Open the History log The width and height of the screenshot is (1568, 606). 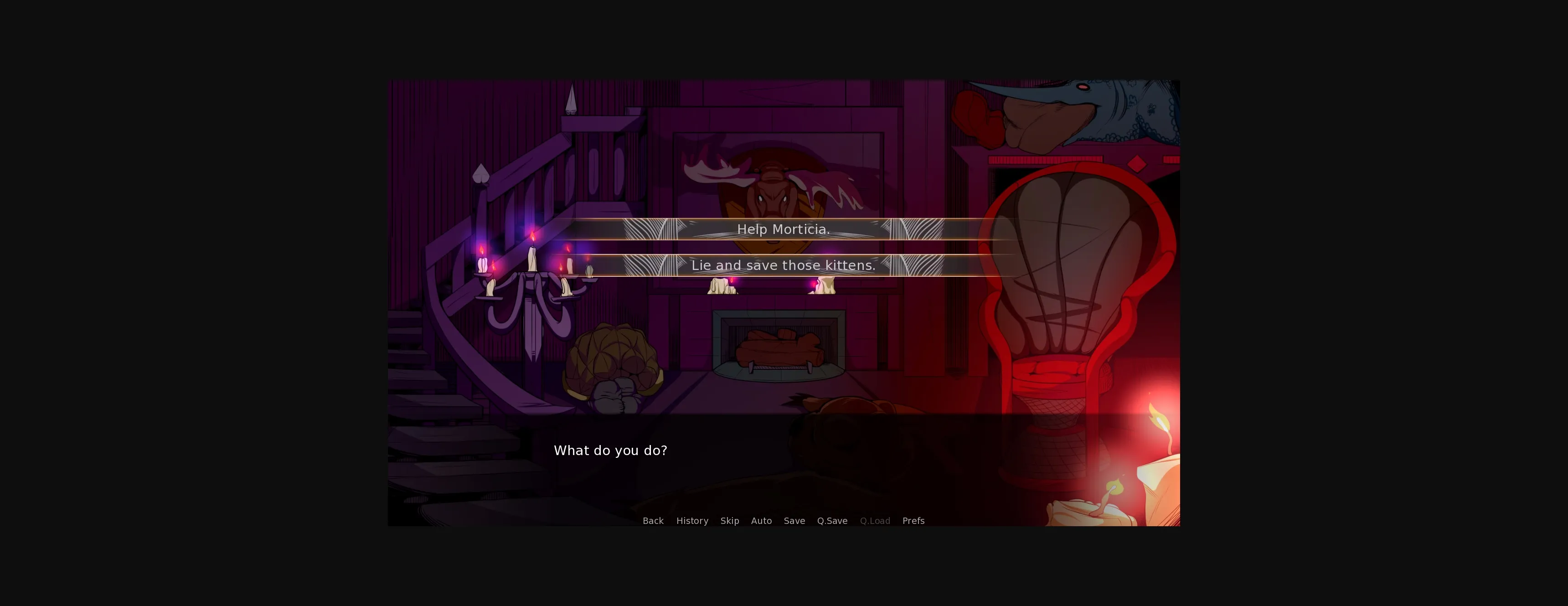click(692, 521)
